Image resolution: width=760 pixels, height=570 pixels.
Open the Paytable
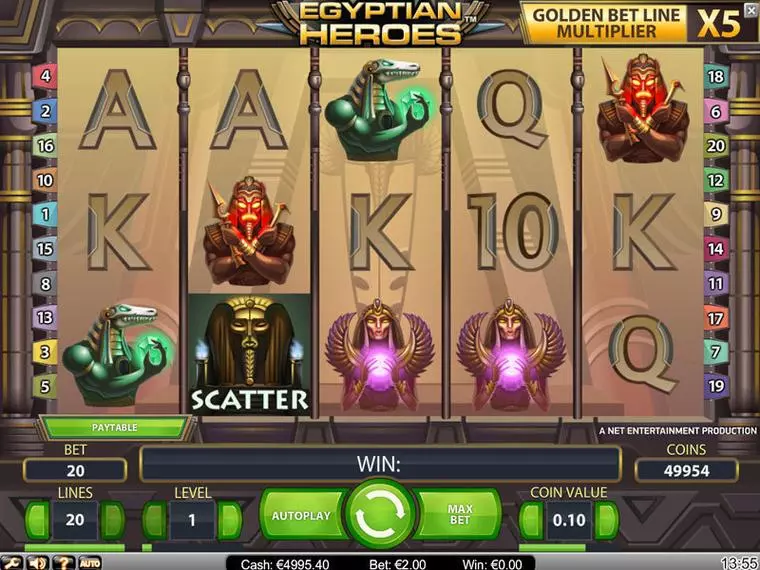click(x=113, y=427)
